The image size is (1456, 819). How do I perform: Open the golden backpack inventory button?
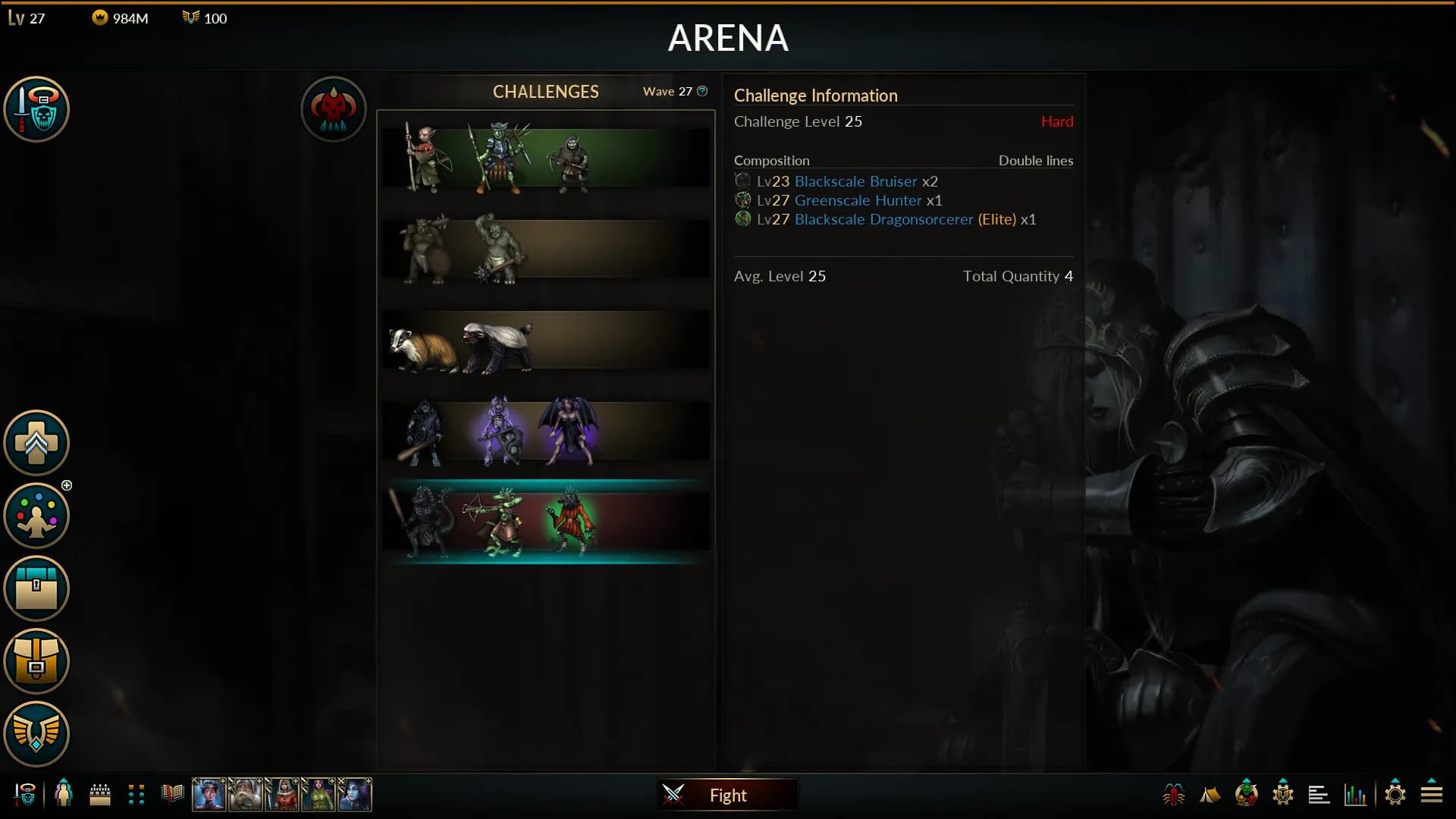pyautogui.click(x=36, y=661)
